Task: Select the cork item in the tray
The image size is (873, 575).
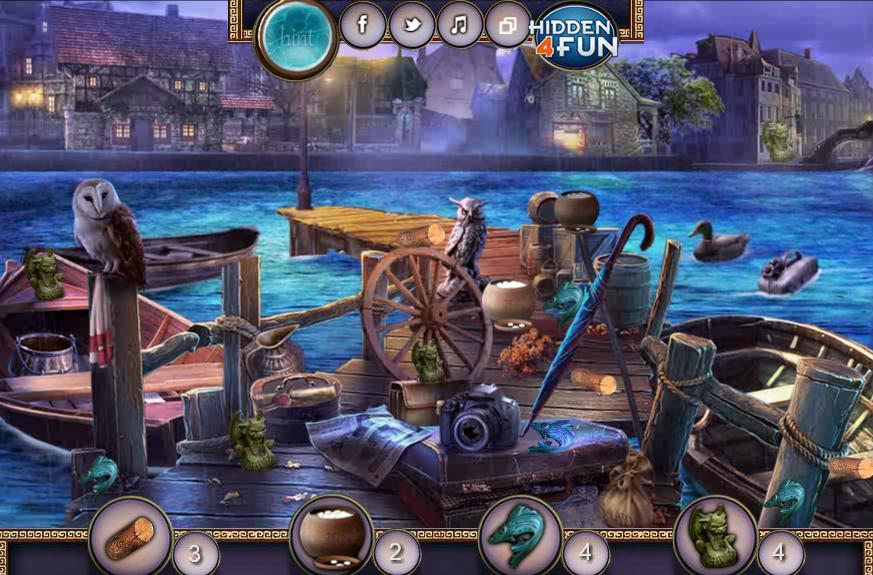Action: (130, 539)
